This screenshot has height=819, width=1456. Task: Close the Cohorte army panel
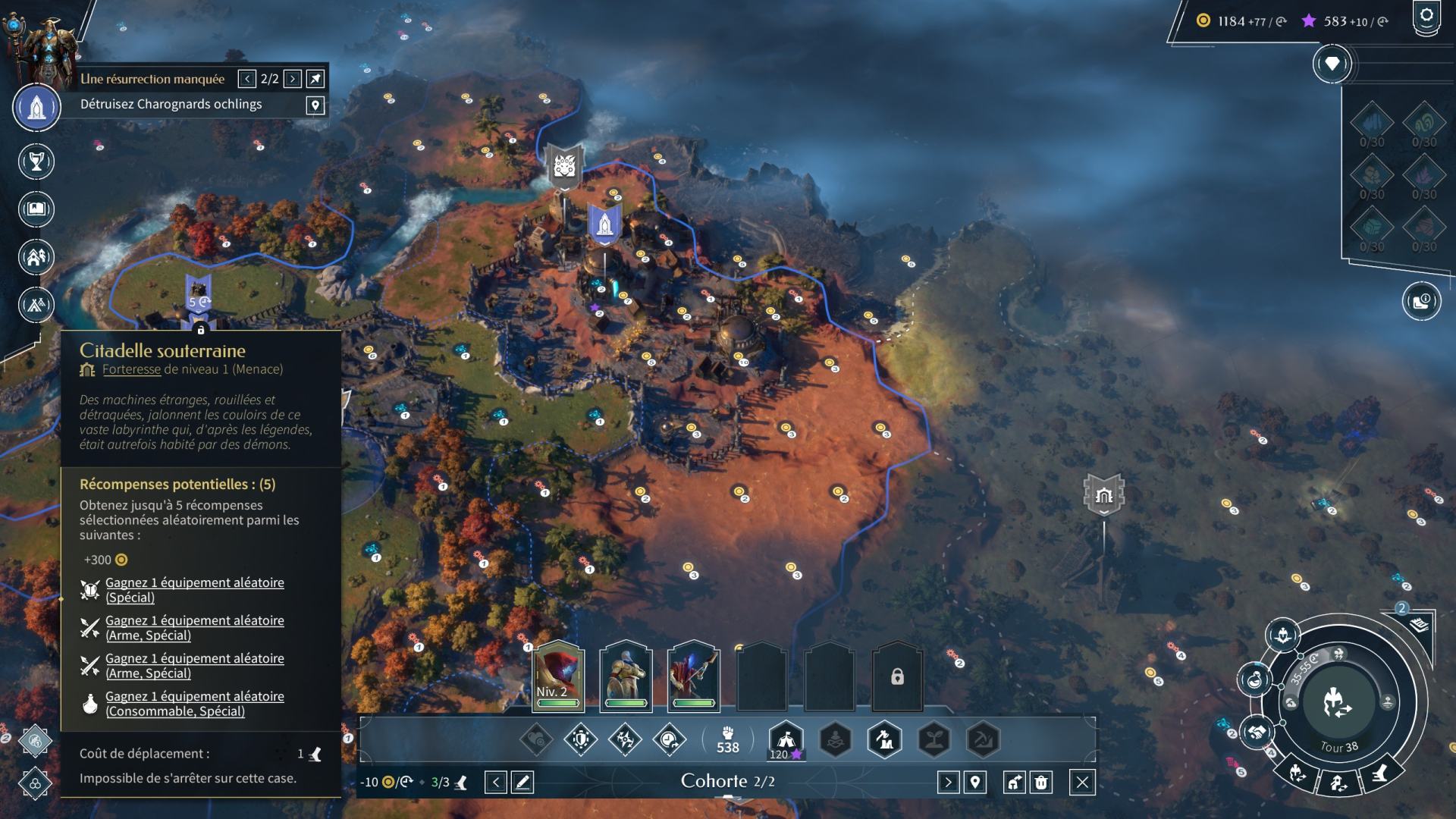click(x=1082, y=782)
